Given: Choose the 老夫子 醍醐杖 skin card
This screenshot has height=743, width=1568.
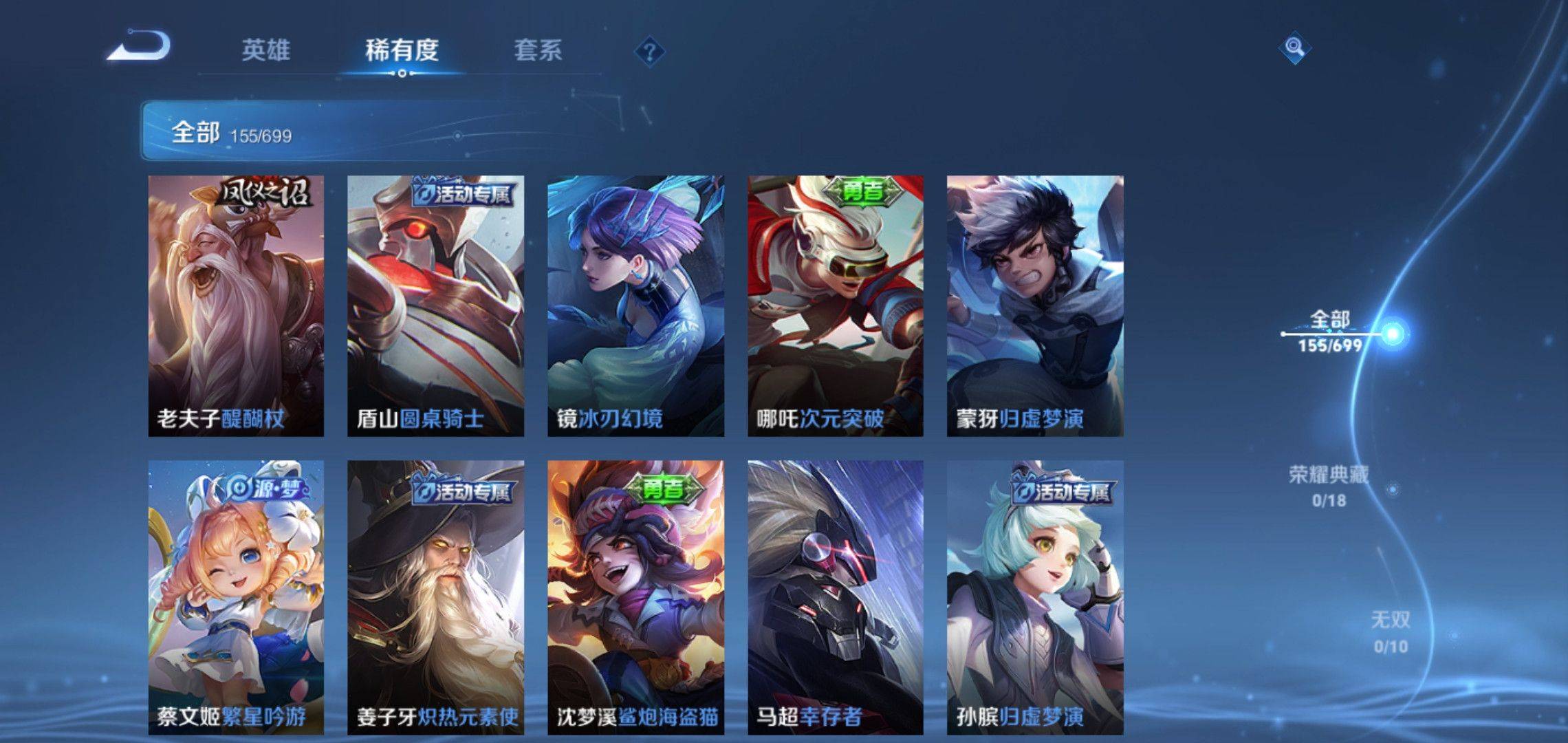Looking at the screenshot, I should tap(236, 305).
